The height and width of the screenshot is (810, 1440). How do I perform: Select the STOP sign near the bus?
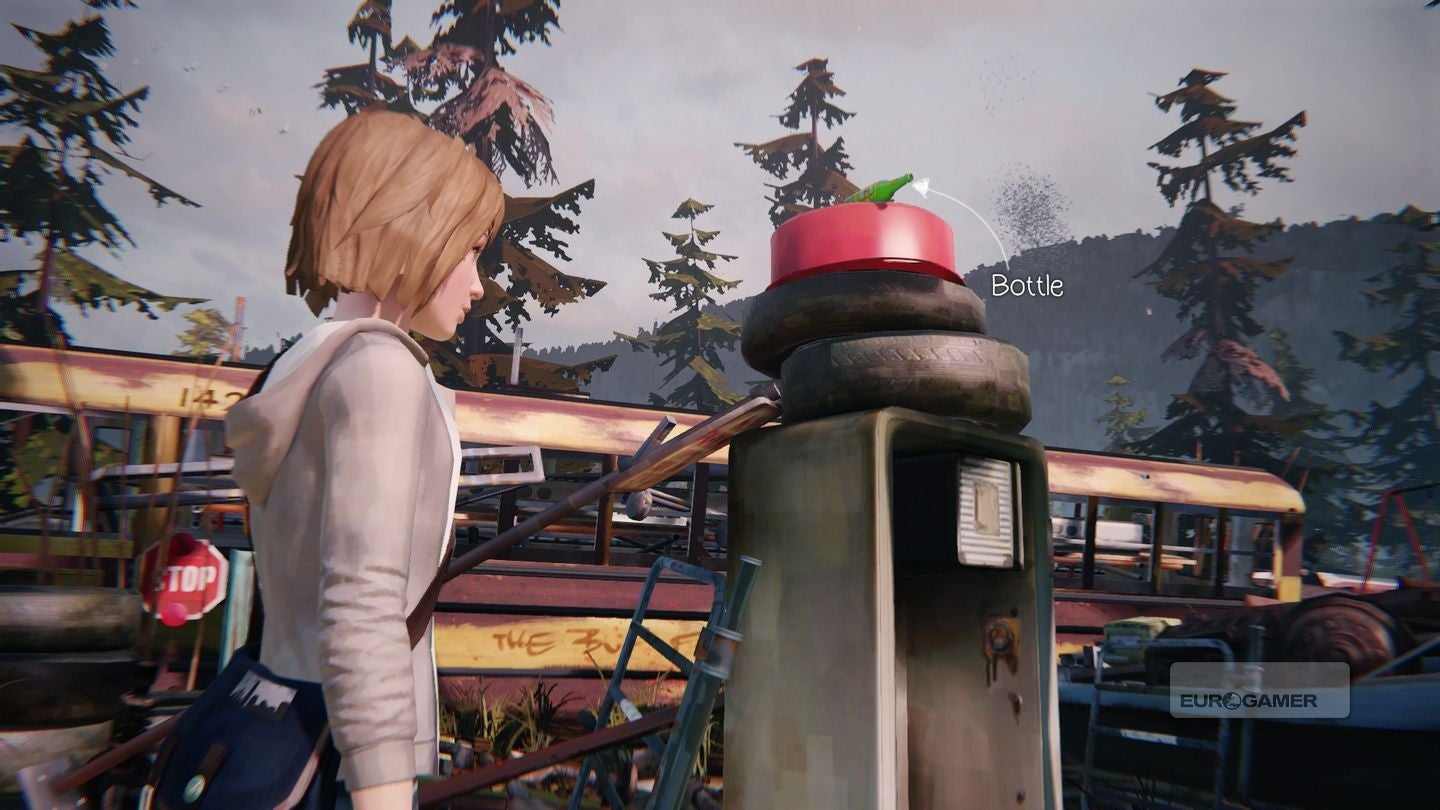pos(184,577)
